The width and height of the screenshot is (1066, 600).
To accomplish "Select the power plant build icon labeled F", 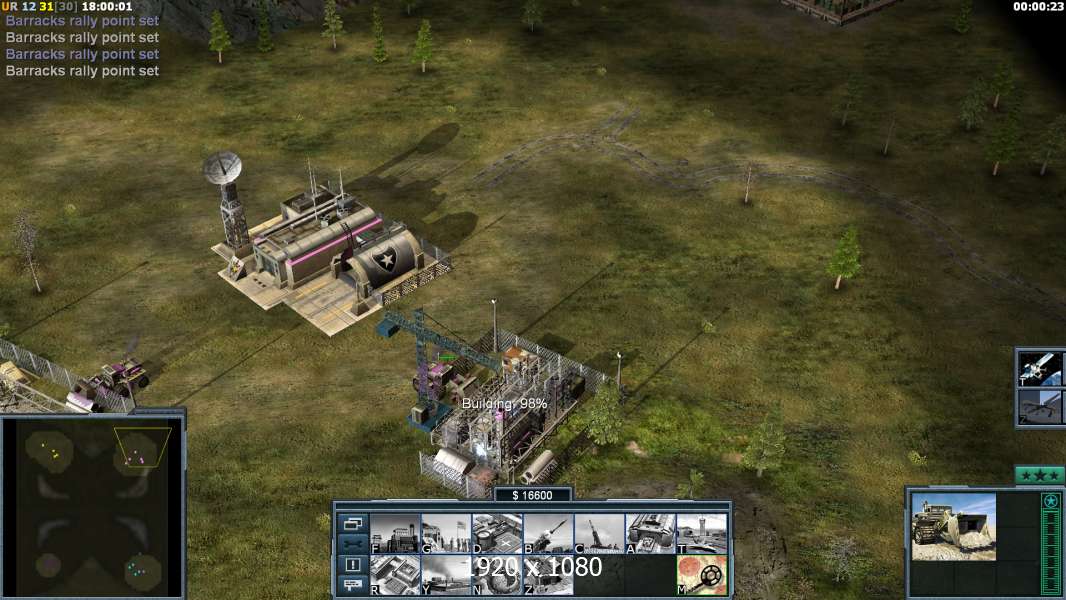I will tap(395, 533).
